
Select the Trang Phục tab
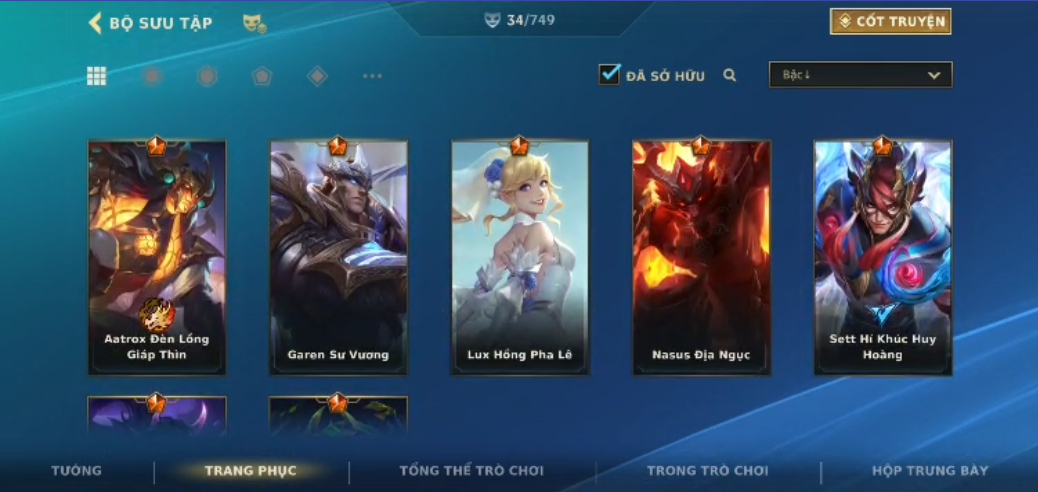coord(251,471)
